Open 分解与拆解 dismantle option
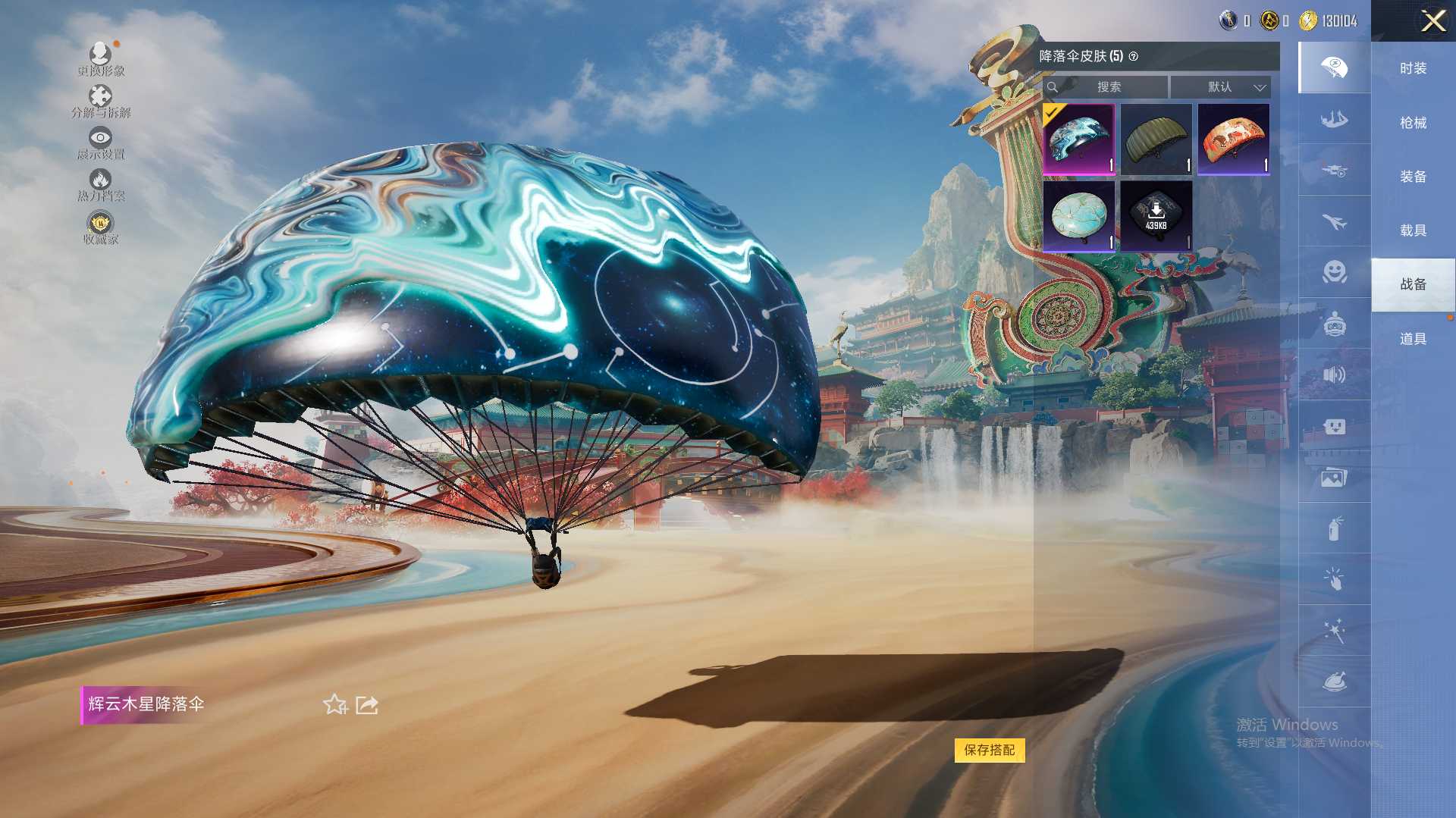 pyautogui.click(x=101, y=102)
